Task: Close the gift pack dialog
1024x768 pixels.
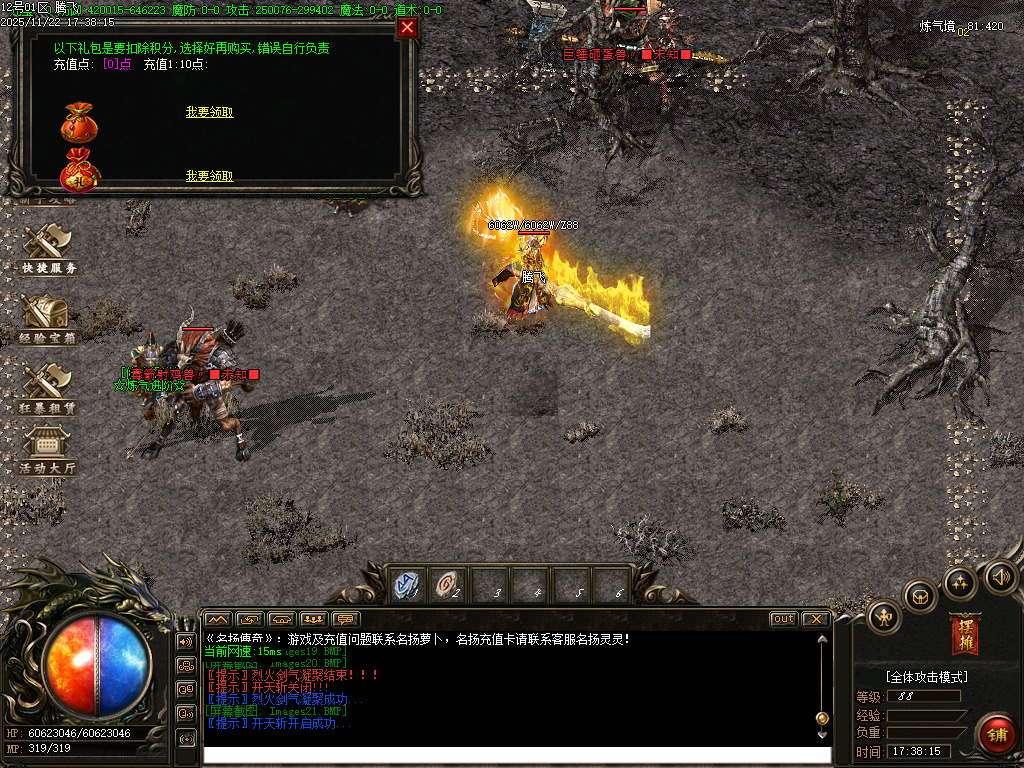Action: coord(407,28)
